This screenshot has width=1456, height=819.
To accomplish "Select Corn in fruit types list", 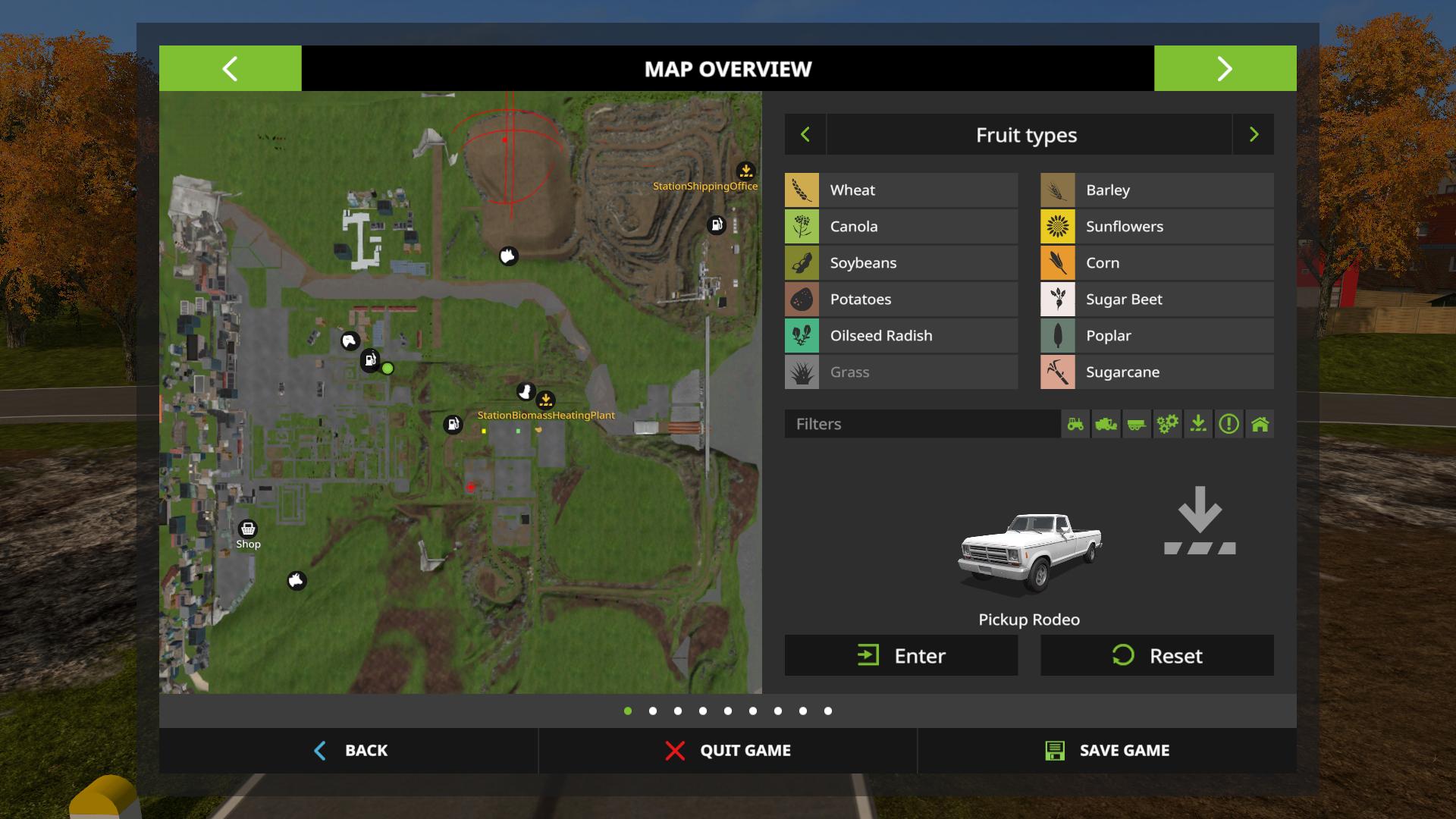I will pos(1156,263).
